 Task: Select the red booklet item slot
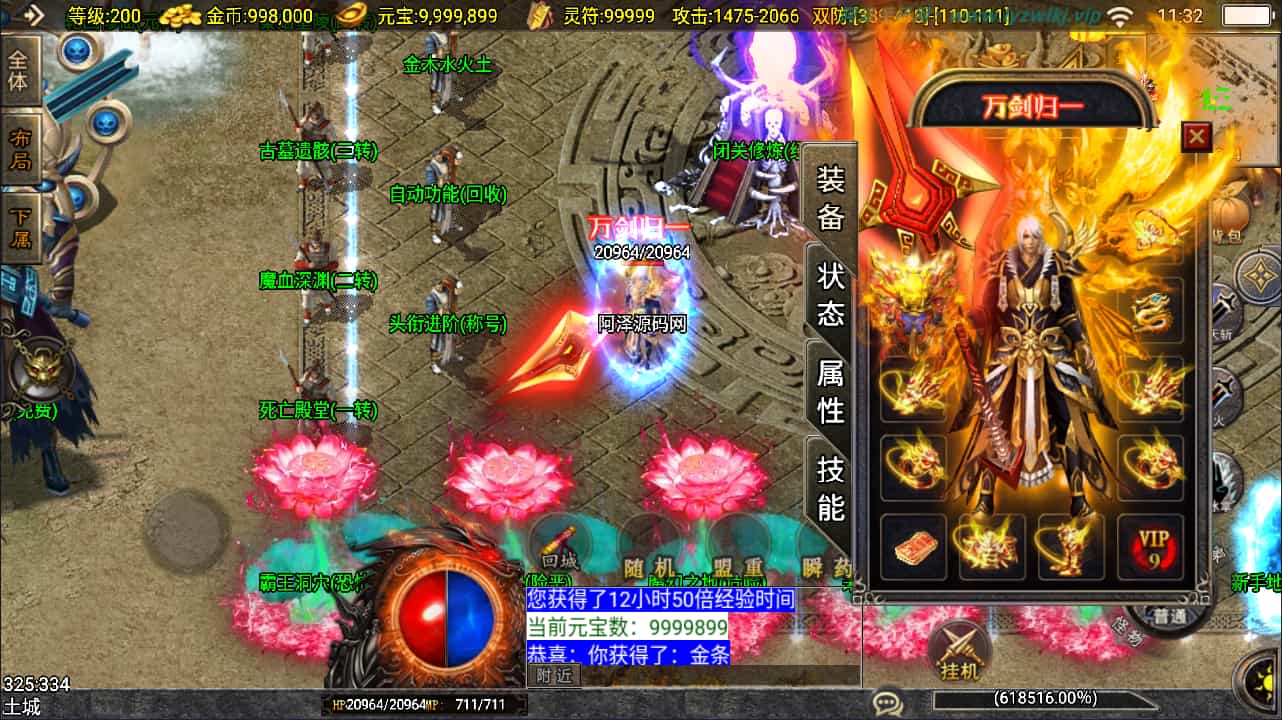(x=913, y=547)
